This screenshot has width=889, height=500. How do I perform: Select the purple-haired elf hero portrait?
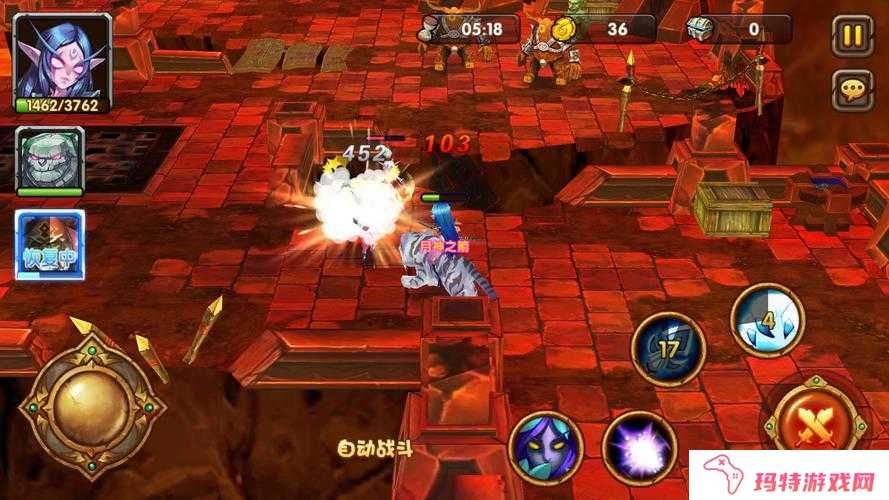tap(50, 57)
